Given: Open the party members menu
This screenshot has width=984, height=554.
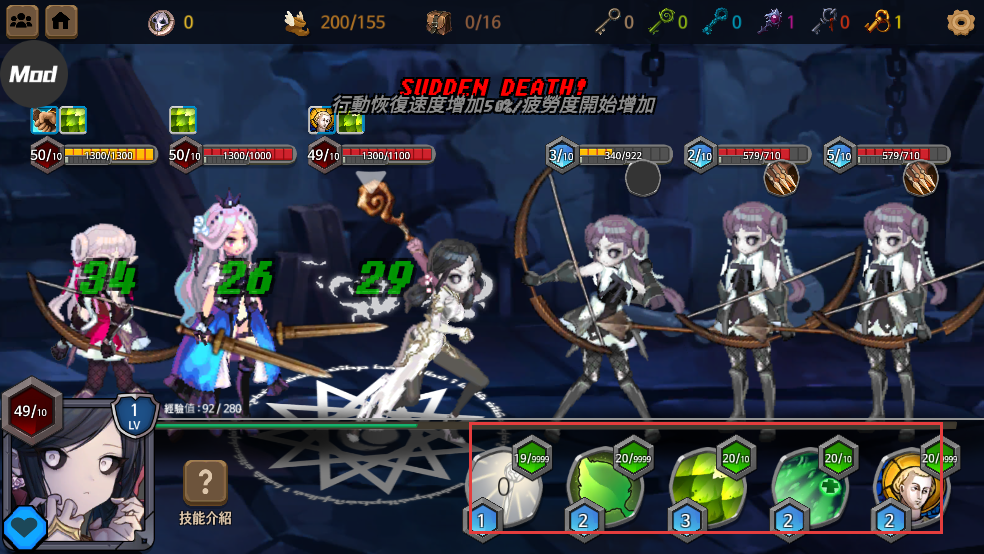Looking at the screenshot, I should pyautogui.click(x=22, y=20).
